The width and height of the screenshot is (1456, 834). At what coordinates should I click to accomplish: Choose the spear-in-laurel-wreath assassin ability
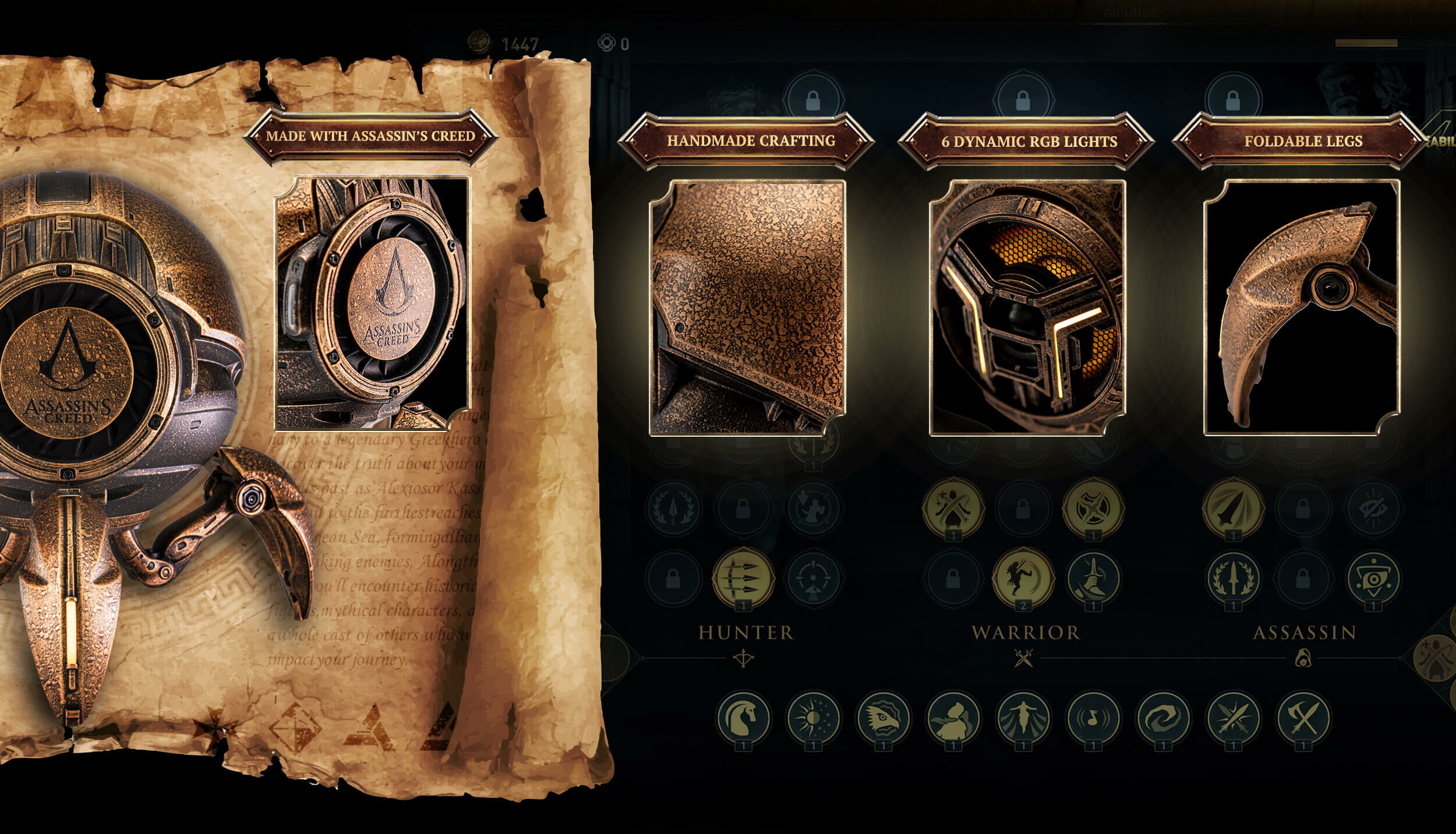pyautogui.click(x=1233, y=577)
